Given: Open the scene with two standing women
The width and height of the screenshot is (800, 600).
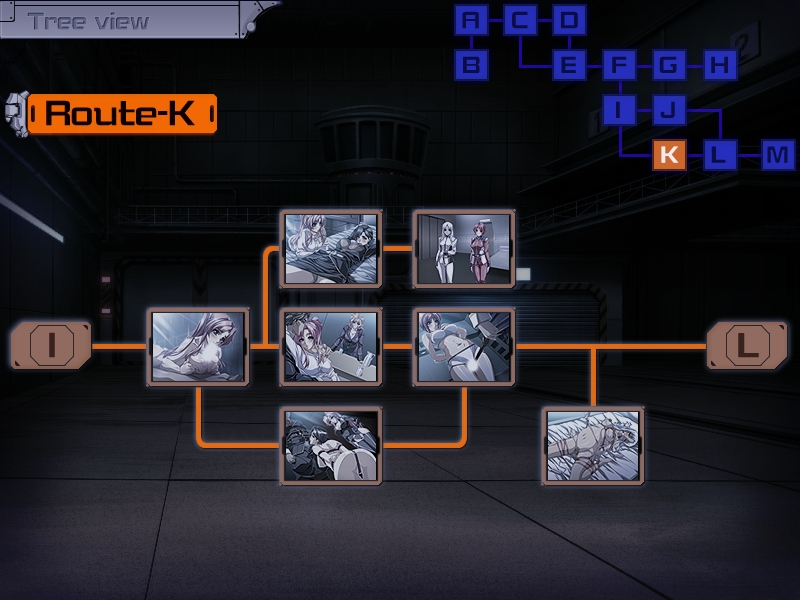Looking at the screenshot, I should pos(464,247).
